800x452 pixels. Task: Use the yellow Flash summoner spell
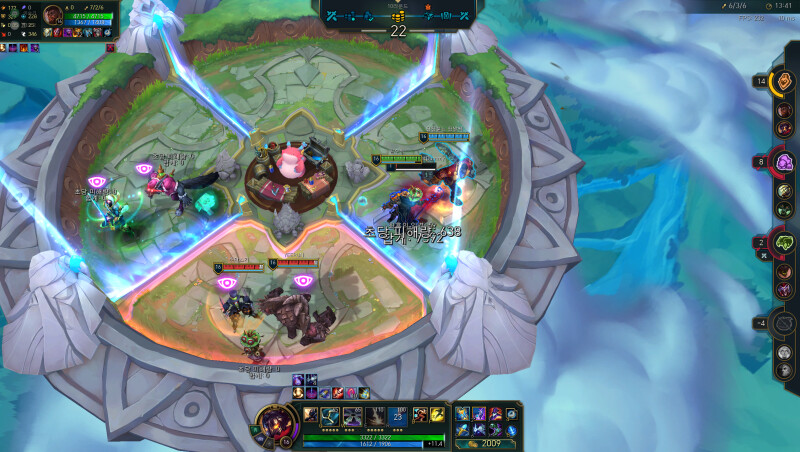click(x=438, y=414)
